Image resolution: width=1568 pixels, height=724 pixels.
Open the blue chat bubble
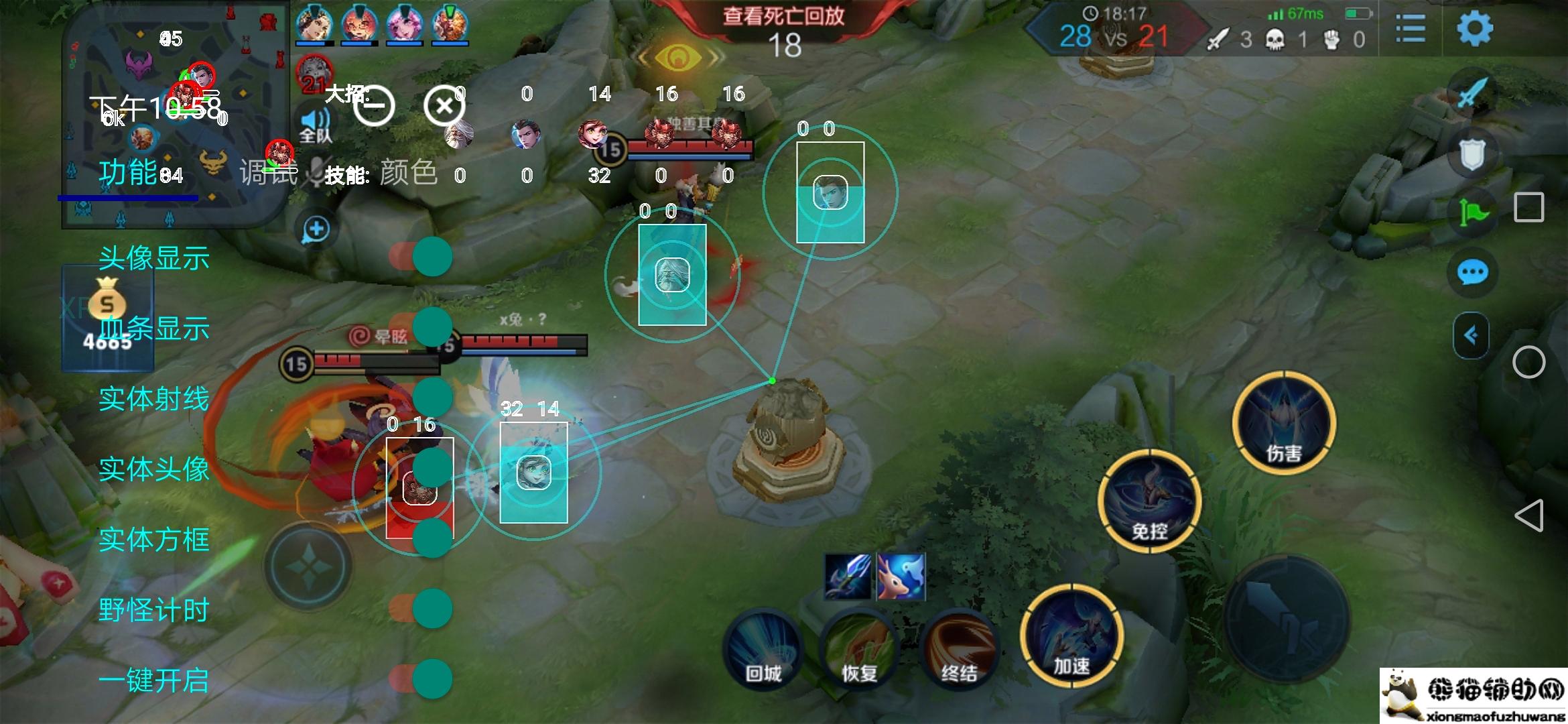pyautogui.click(x=1472, y=273)
